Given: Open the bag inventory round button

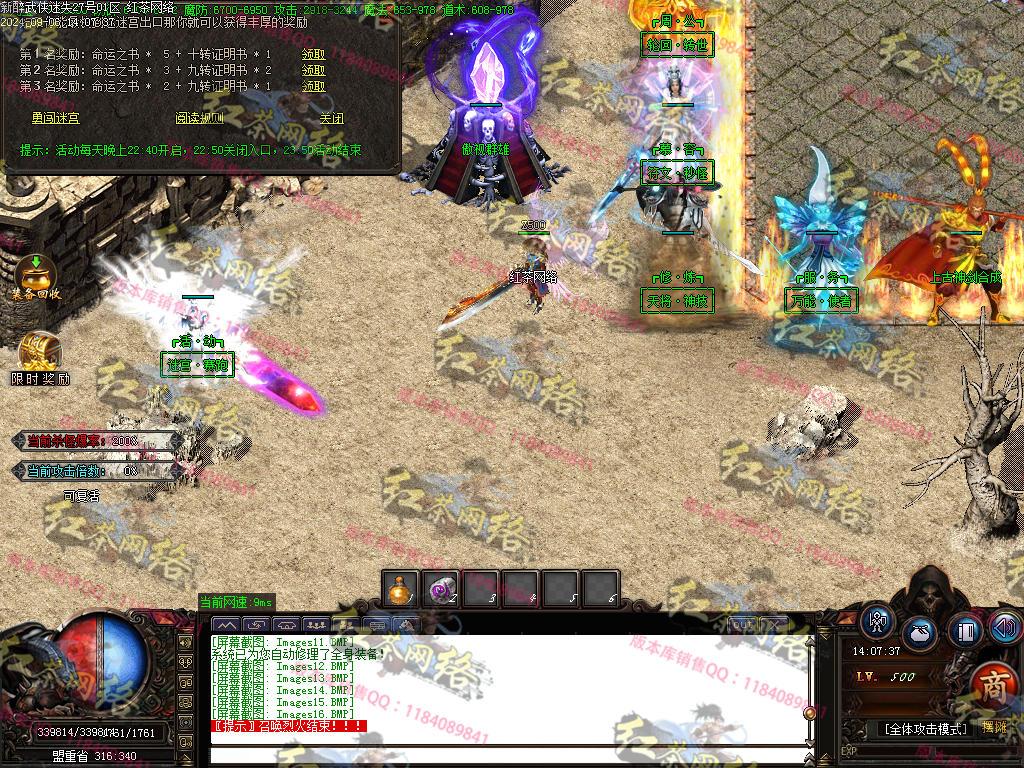Looking at the screenshot, I should tap(920, 634).
